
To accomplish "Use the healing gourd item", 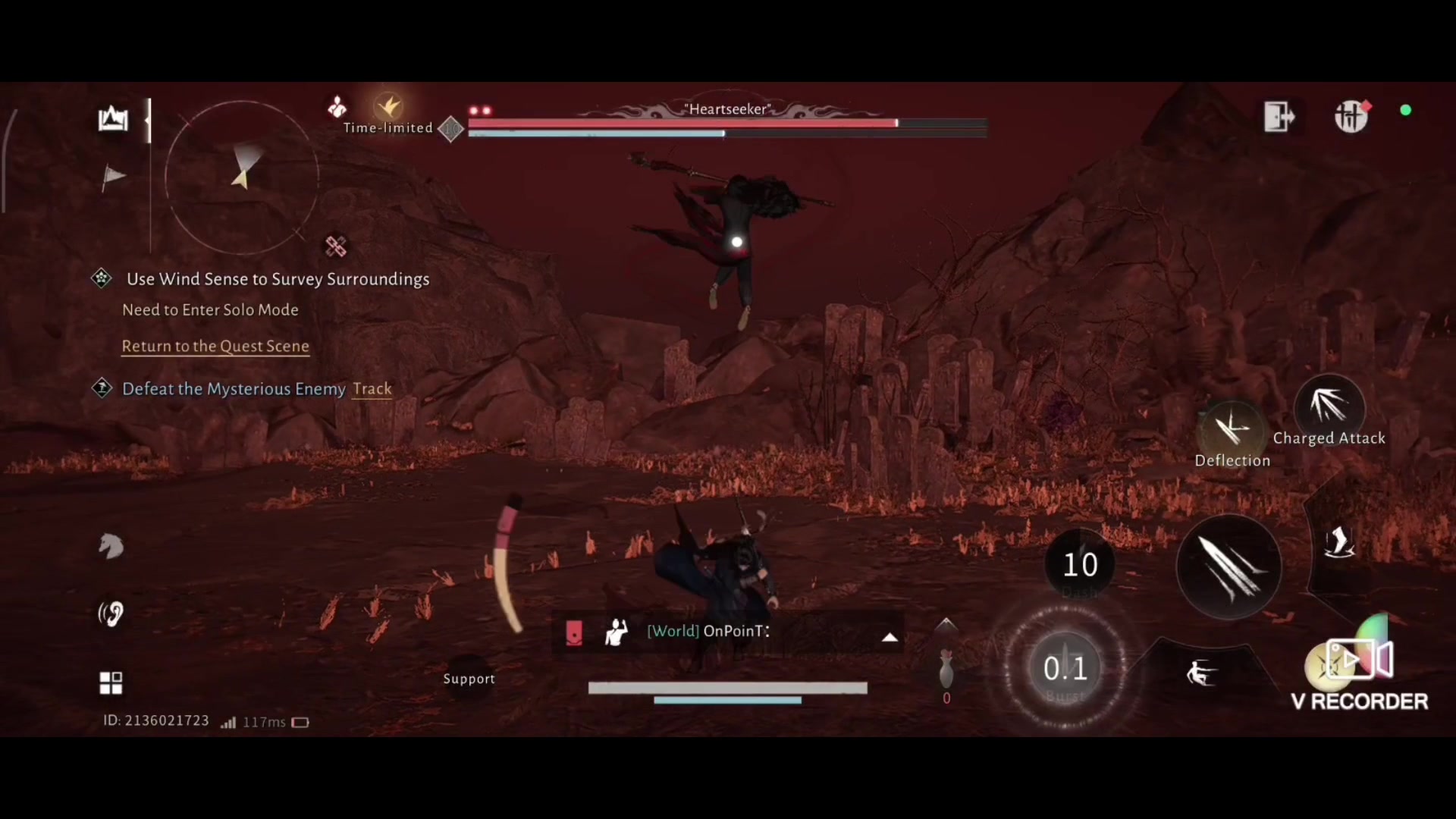I will click(x=946, y=667).
